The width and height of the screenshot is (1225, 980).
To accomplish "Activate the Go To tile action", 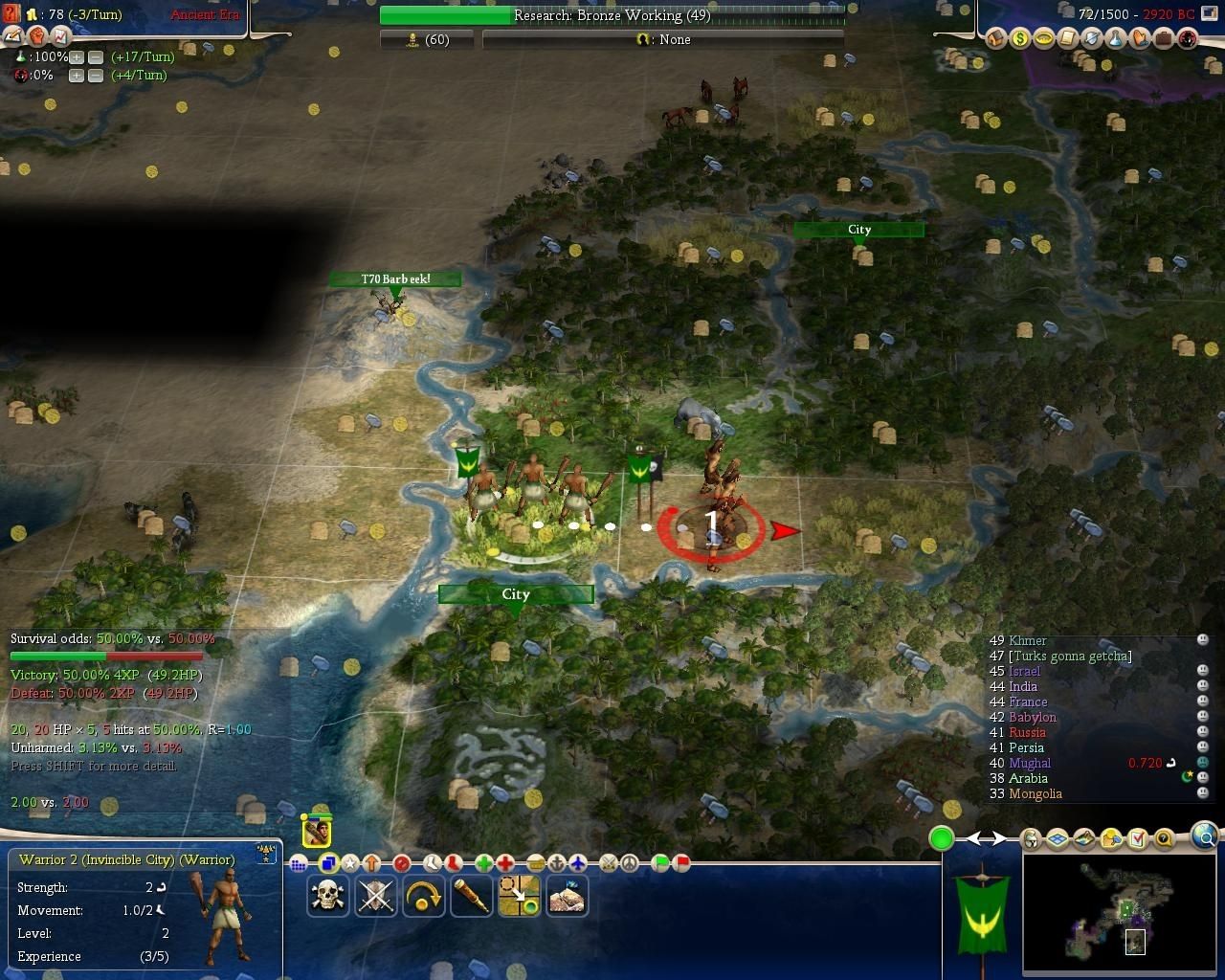I will point(519,896).
